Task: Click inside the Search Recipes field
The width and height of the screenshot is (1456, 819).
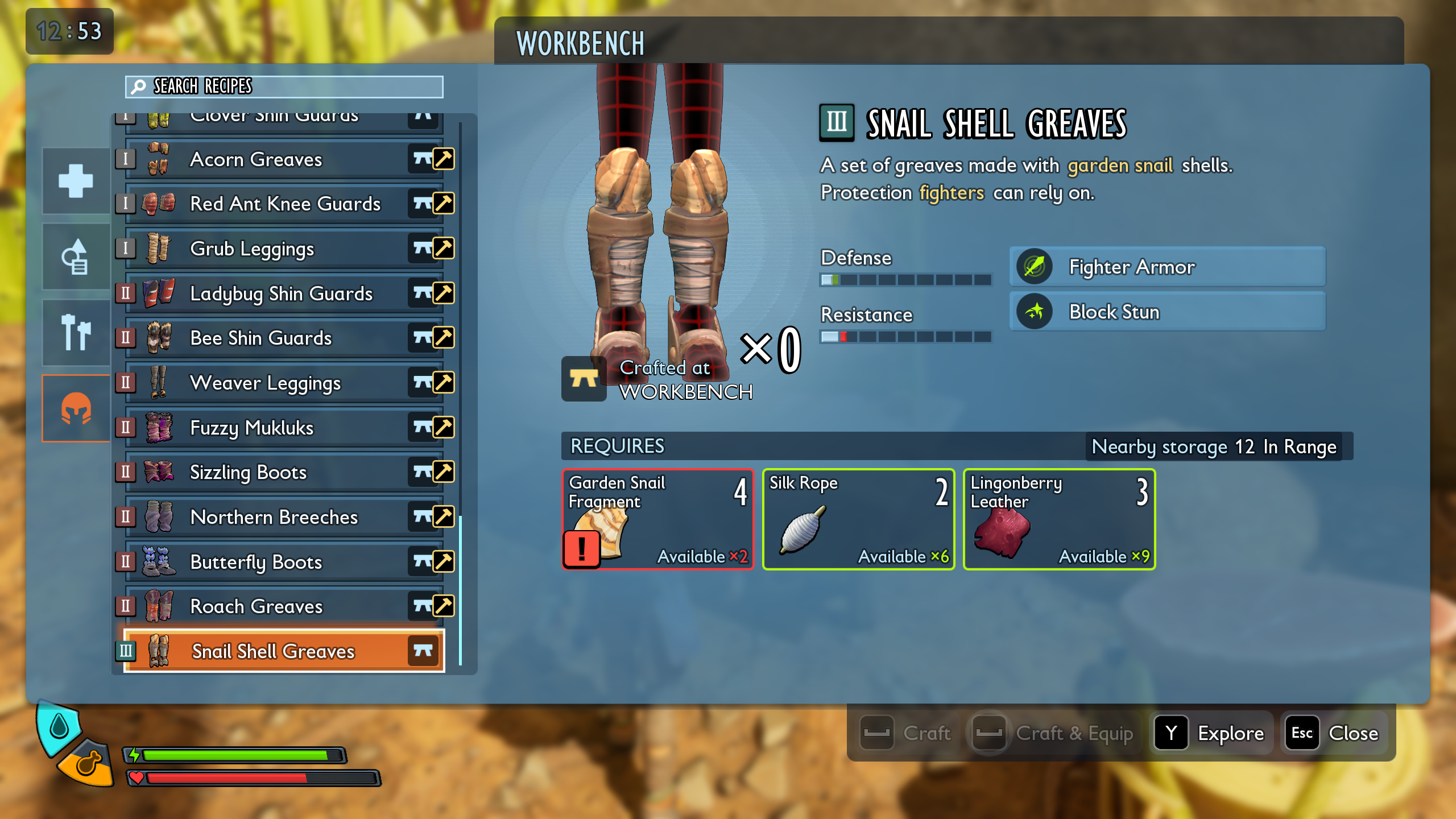Action: pyautogui.click(x=283, y=87)
